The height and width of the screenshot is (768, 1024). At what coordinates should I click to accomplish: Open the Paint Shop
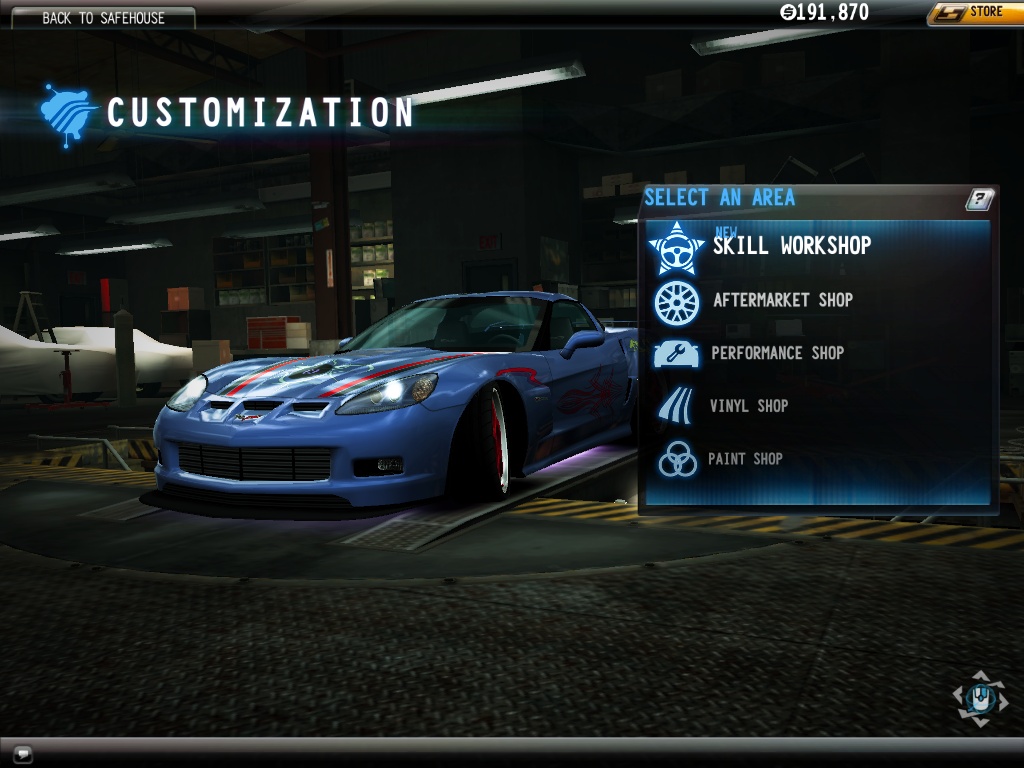[744, 459]
